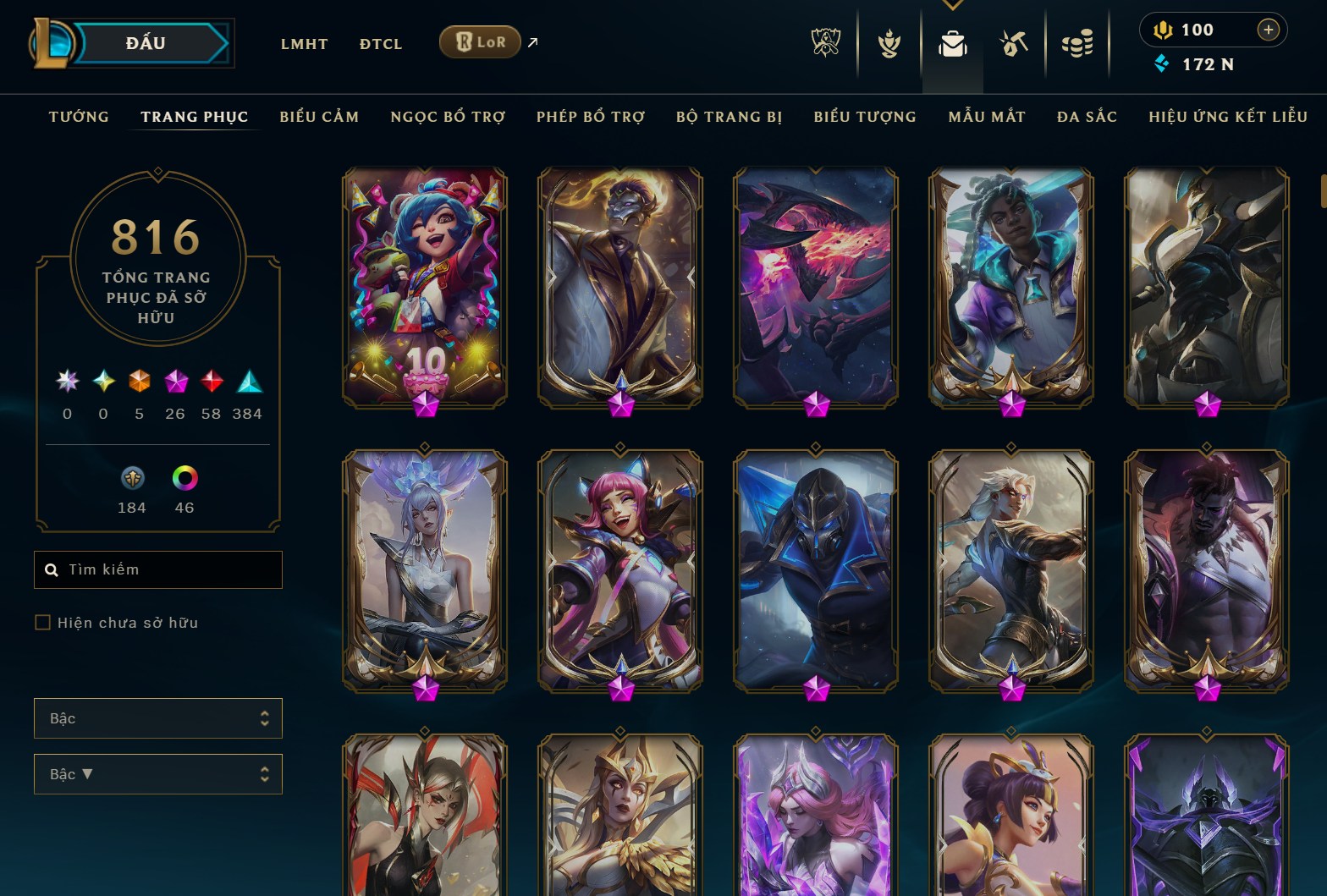Screen dimensions: 1327x896
Task: Enable the 'Hiện chưa sở hữu' checkbox
Action: coord(41,622)
